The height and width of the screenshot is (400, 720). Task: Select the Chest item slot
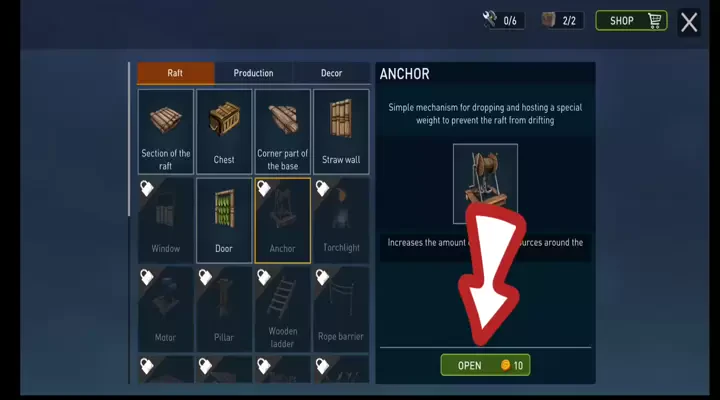[224, 131]
